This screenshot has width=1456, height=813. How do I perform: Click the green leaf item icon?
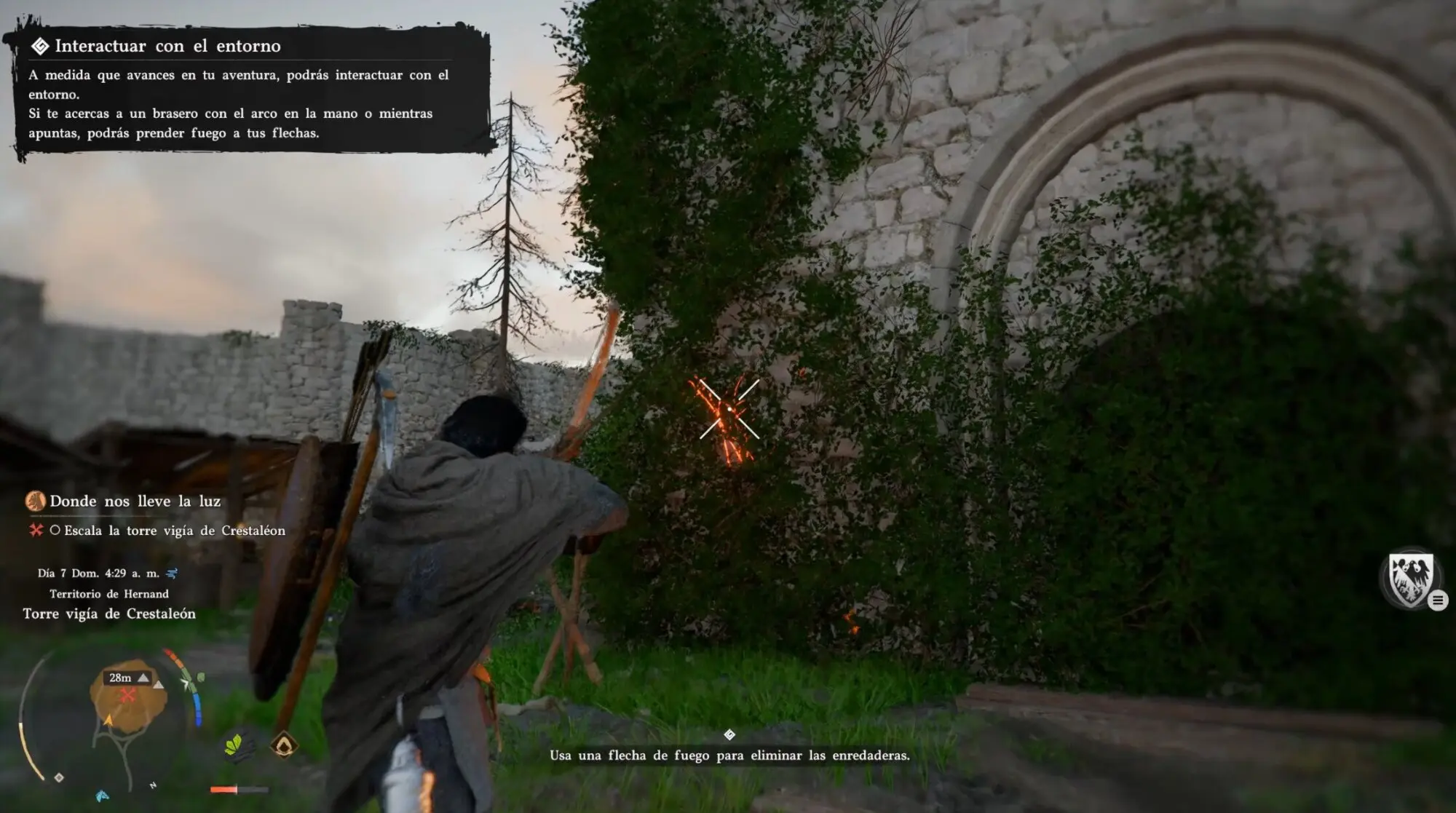tap(234, 745)
